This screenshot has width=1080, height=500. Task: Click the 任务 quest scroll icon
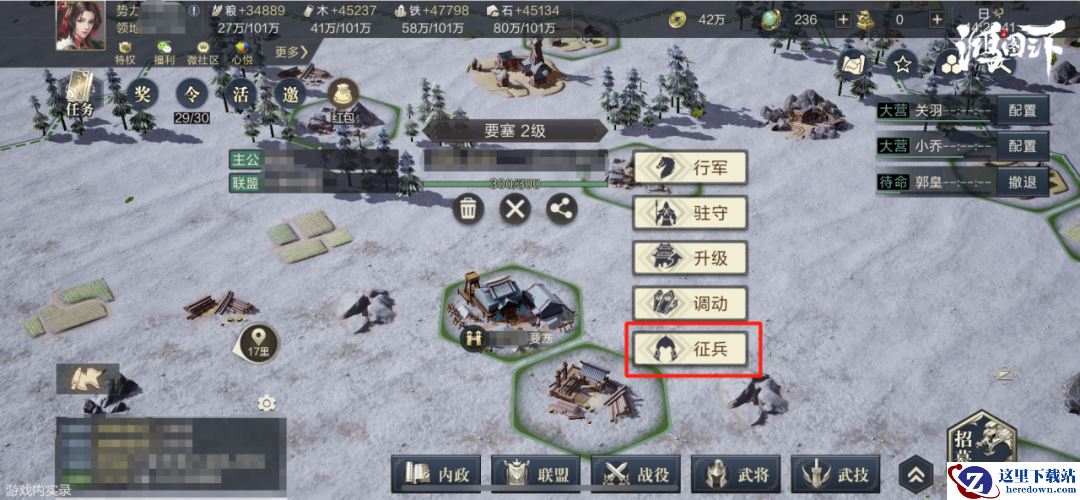(x=80, y=94)
